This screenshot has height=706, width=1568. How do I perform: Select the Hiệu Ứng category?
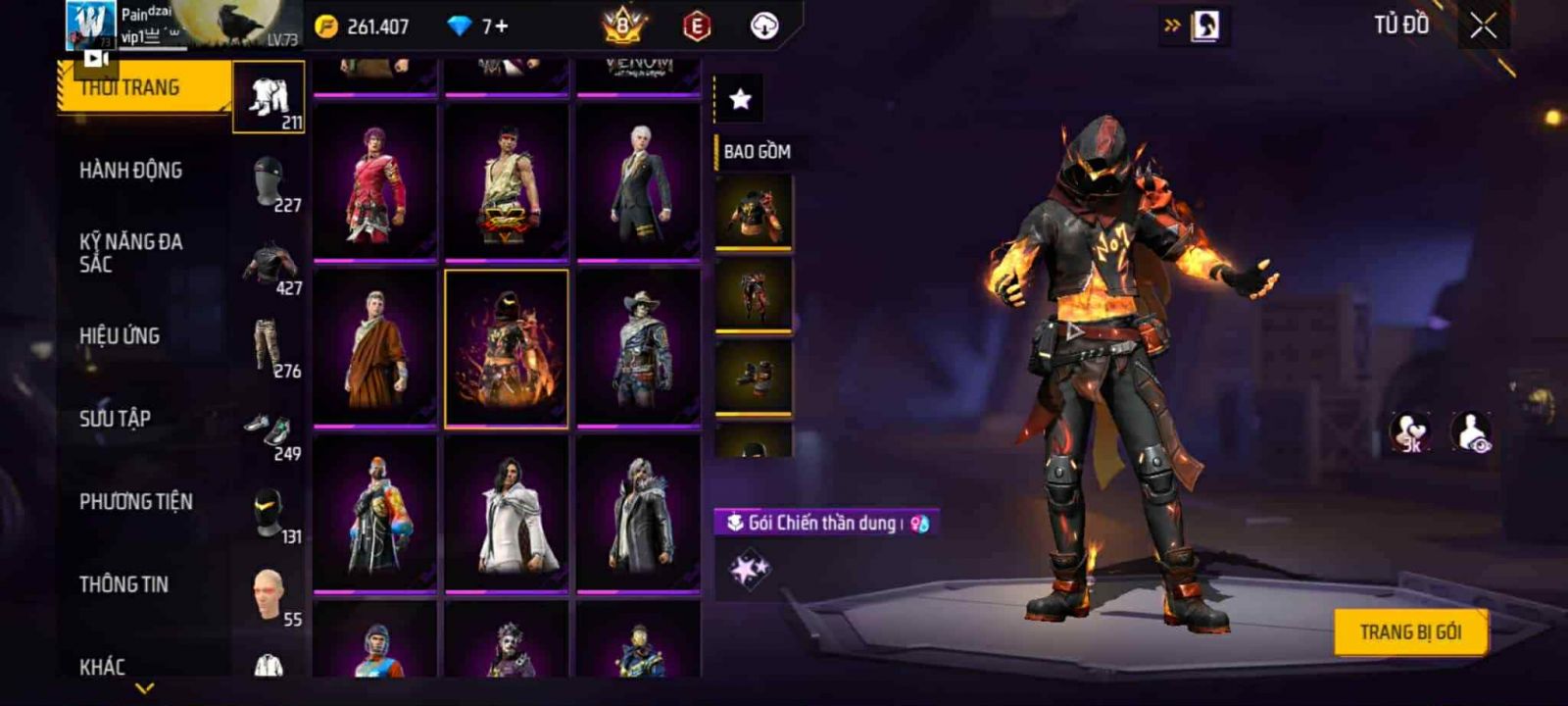pyautogui.click(x=120, y=336)
